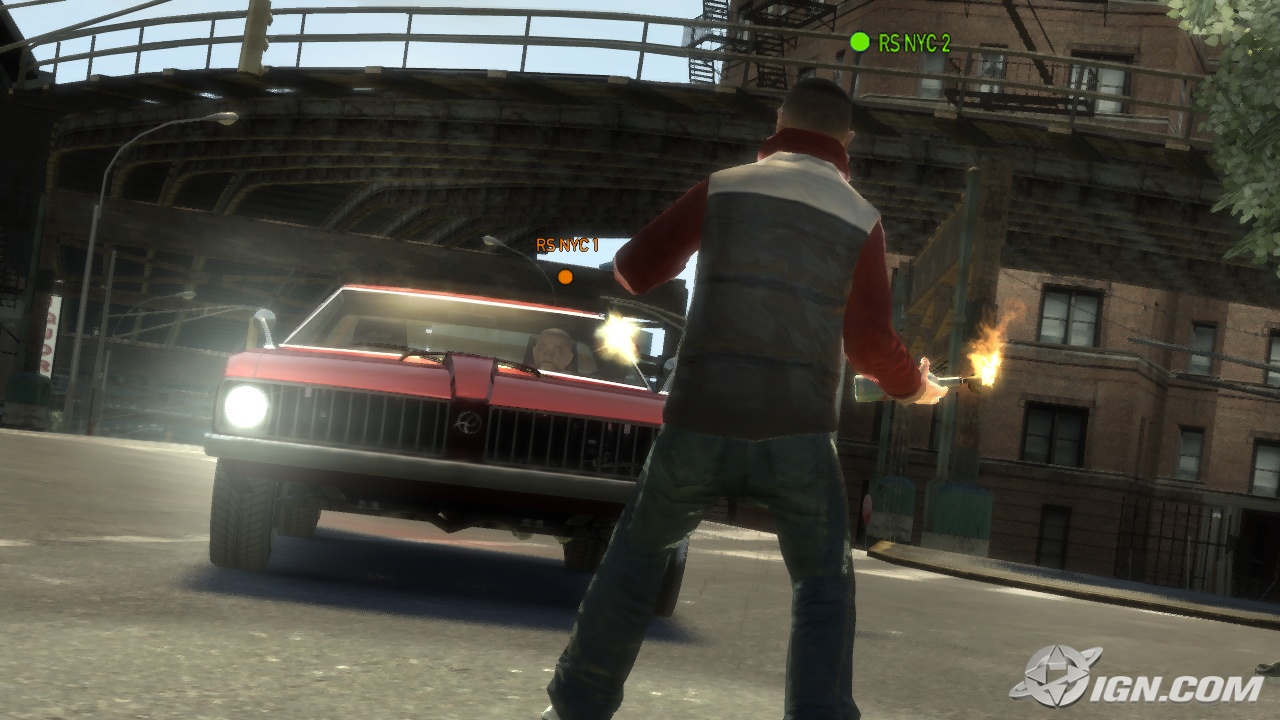Click the green RS NYC 2 player marker
Screen dimensions: 1280x720
coord(859,42)
